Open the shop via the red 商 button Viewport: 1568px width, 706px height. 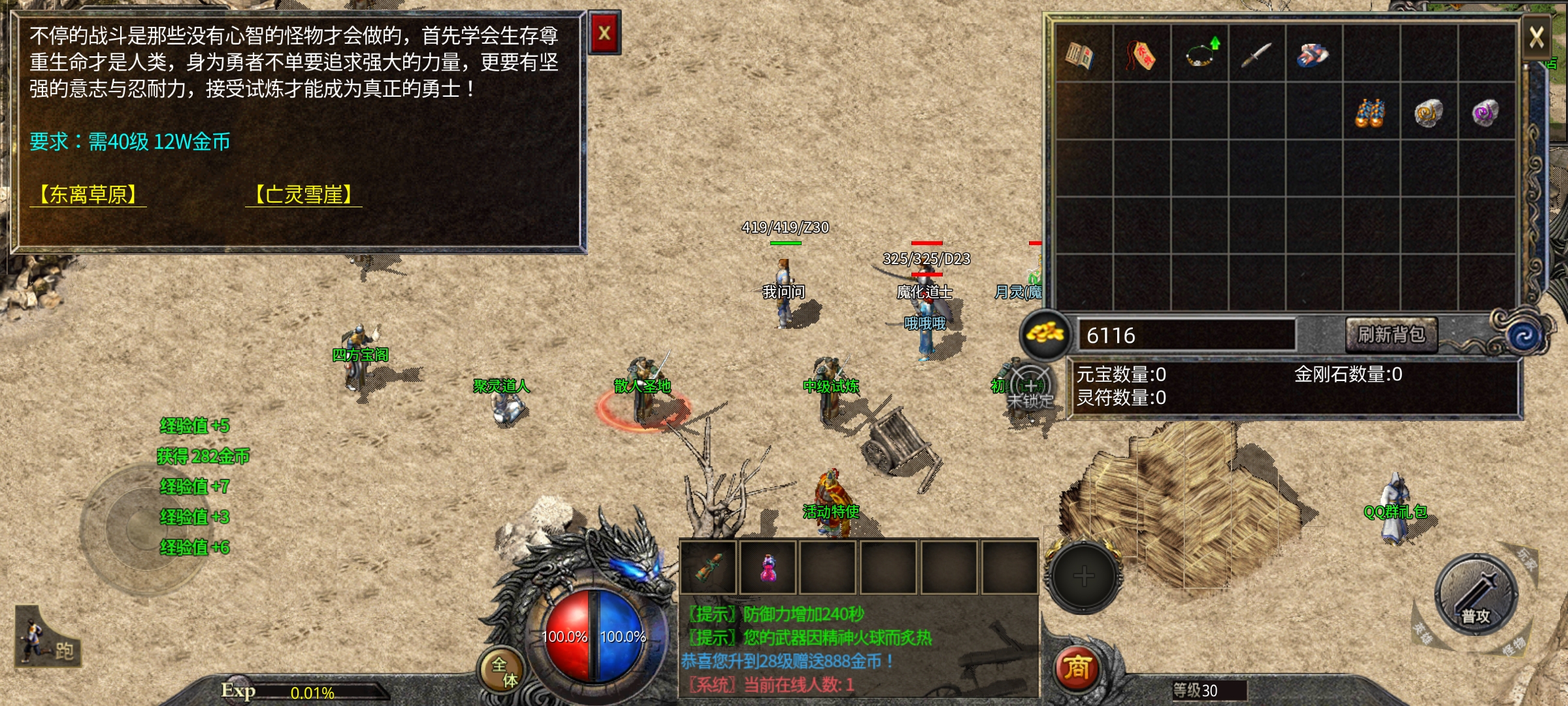pos(1077,668)
